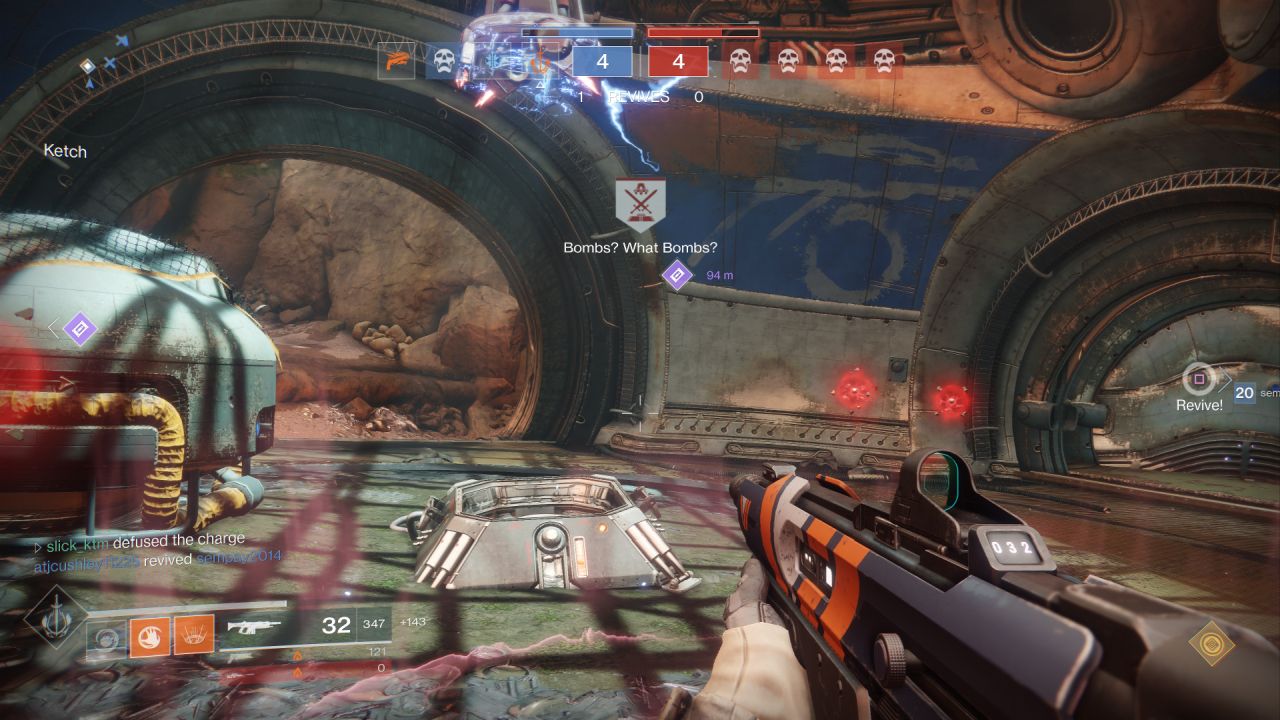Image resolution: width=1280 pixels, height=720 pixels.
Task: Click the first blue team skull marker
Action: (x=443, y=60)
